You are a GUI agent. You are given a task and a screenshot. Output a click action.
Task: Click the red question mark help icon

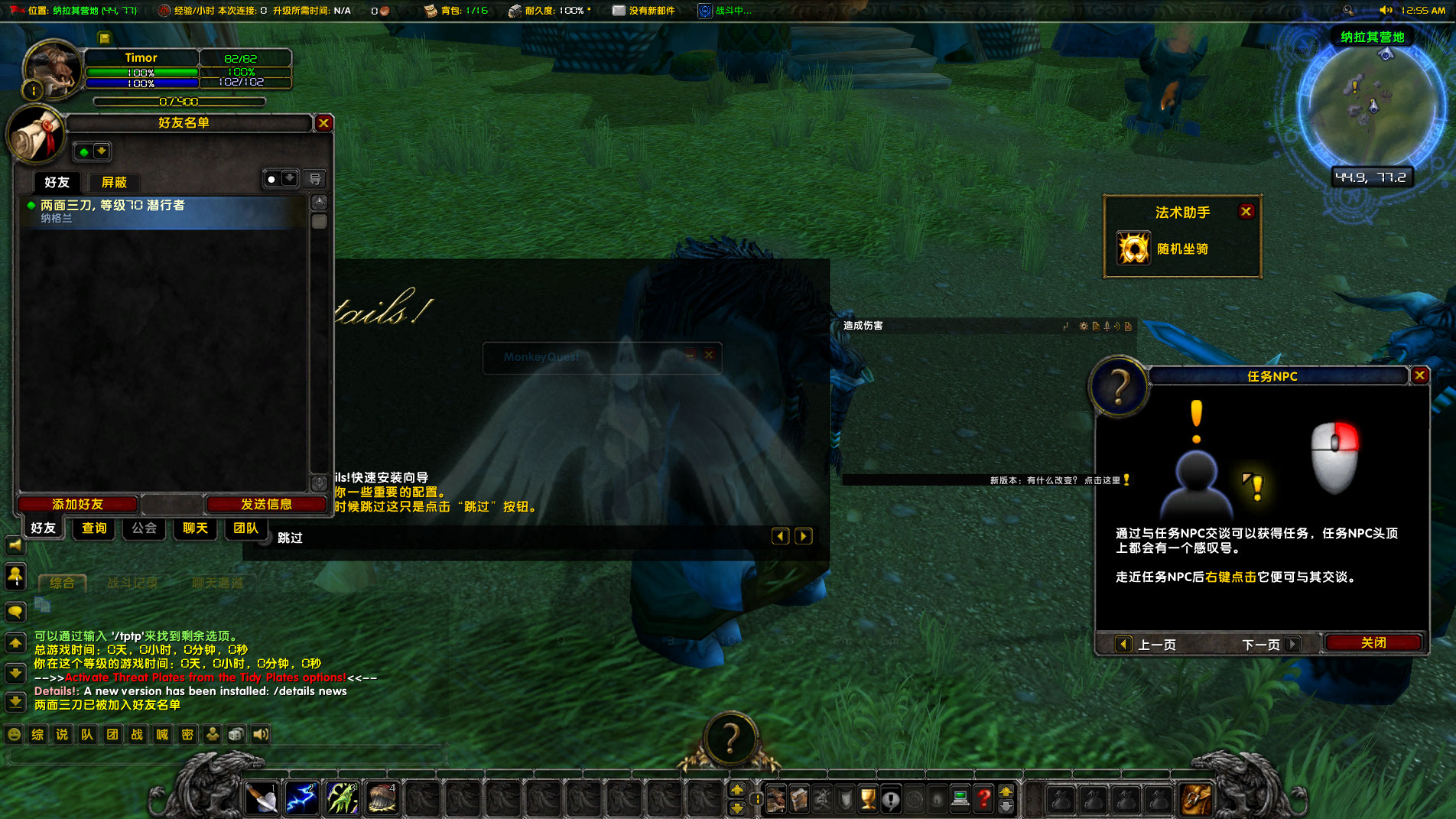[983, 799]
